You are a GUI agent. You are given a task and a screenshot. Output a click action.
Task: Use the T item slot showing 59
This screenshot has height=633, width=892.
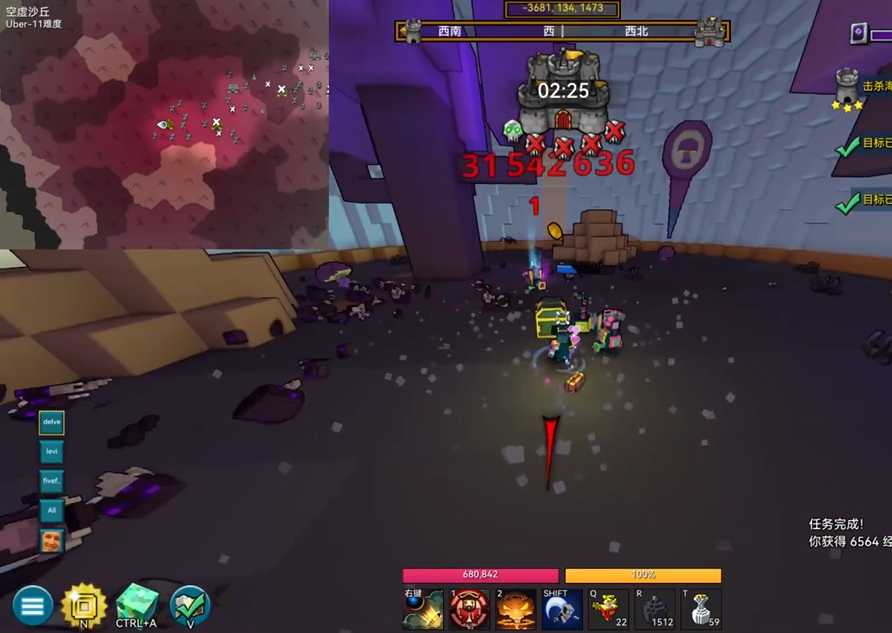click(x=701, y=609)
